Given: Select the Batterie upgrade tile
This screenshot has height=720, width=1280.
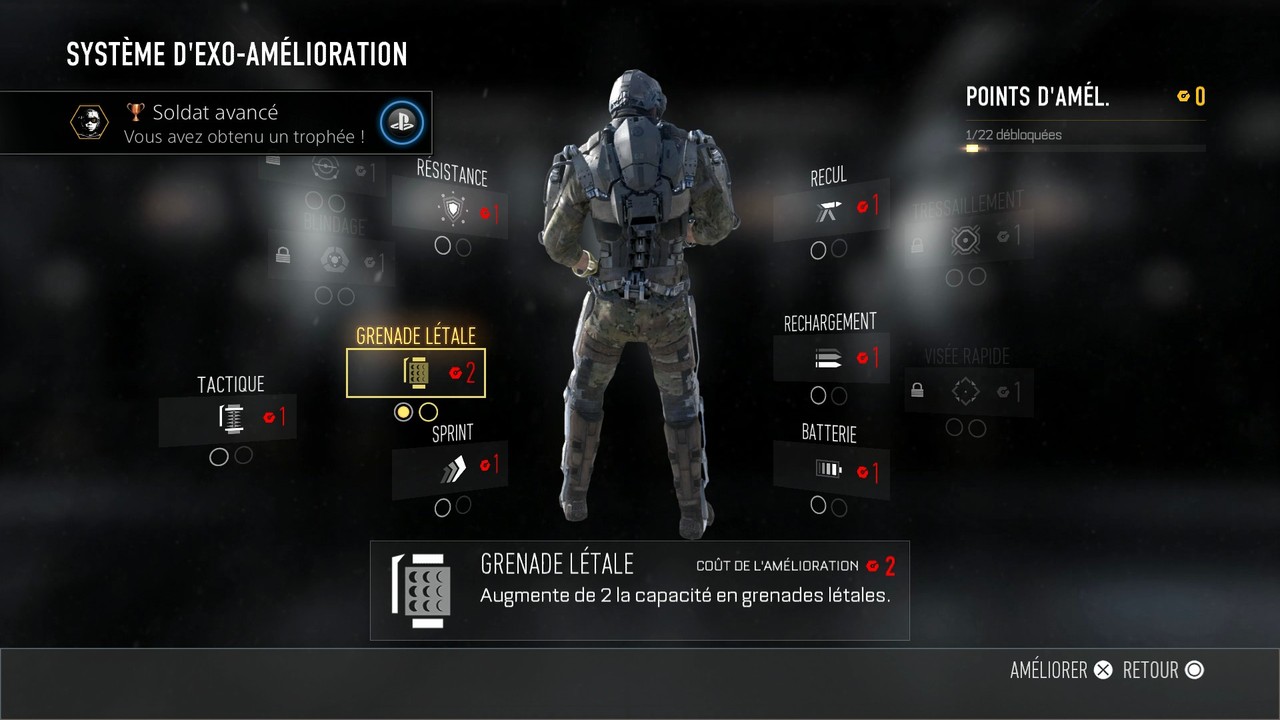Looking at the screenshot, I should [x=831, y=469].
